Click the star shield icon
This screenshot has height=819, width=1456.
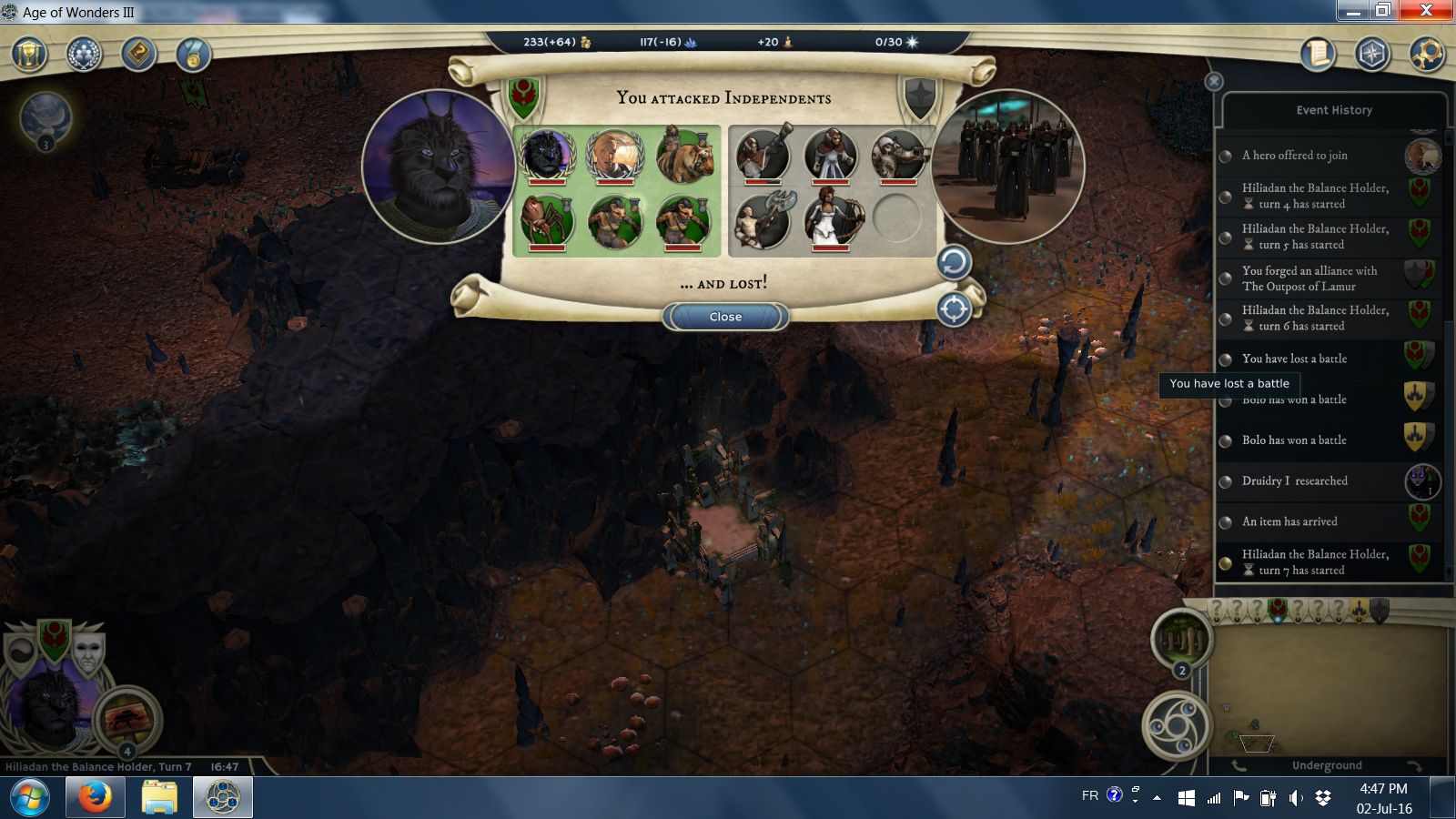tap(1371, 55)
